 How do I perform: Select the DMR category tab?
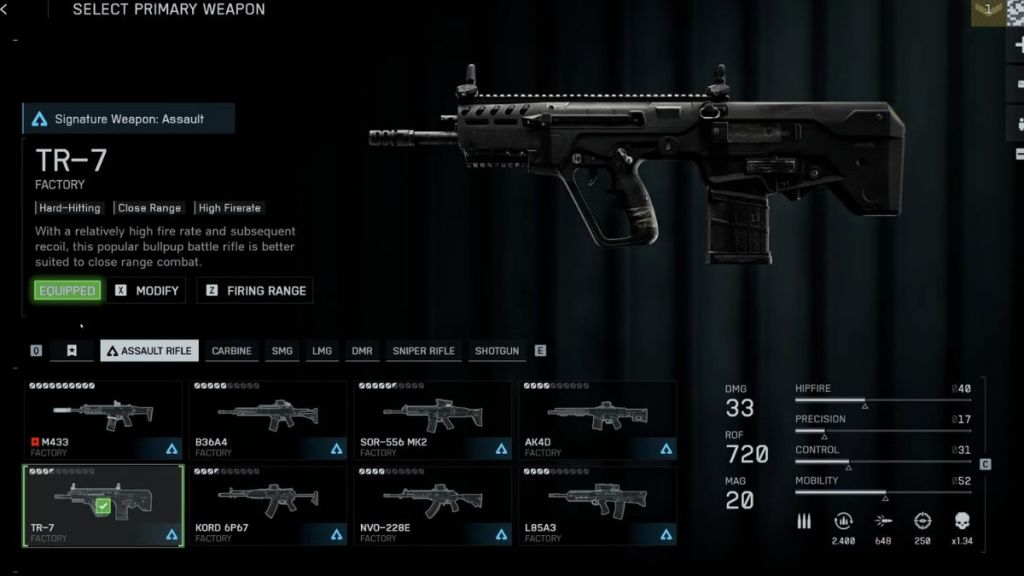click(361, 351)
